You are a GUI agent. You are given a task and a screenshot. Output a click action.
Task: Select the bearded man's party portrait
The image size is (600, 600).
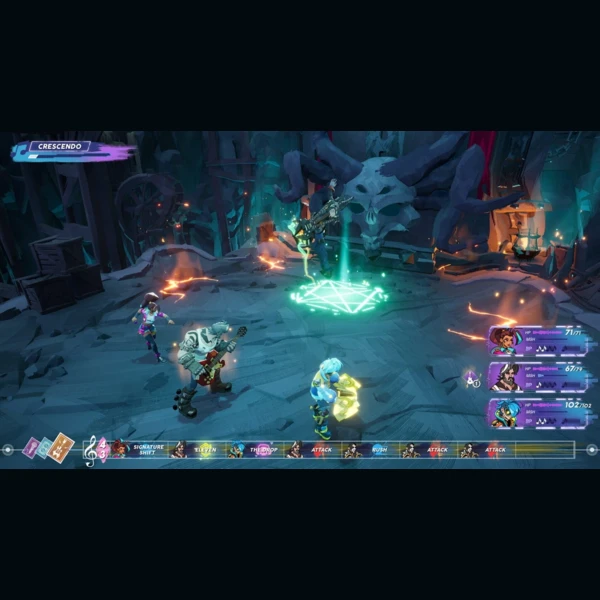[x=504, y=377]
